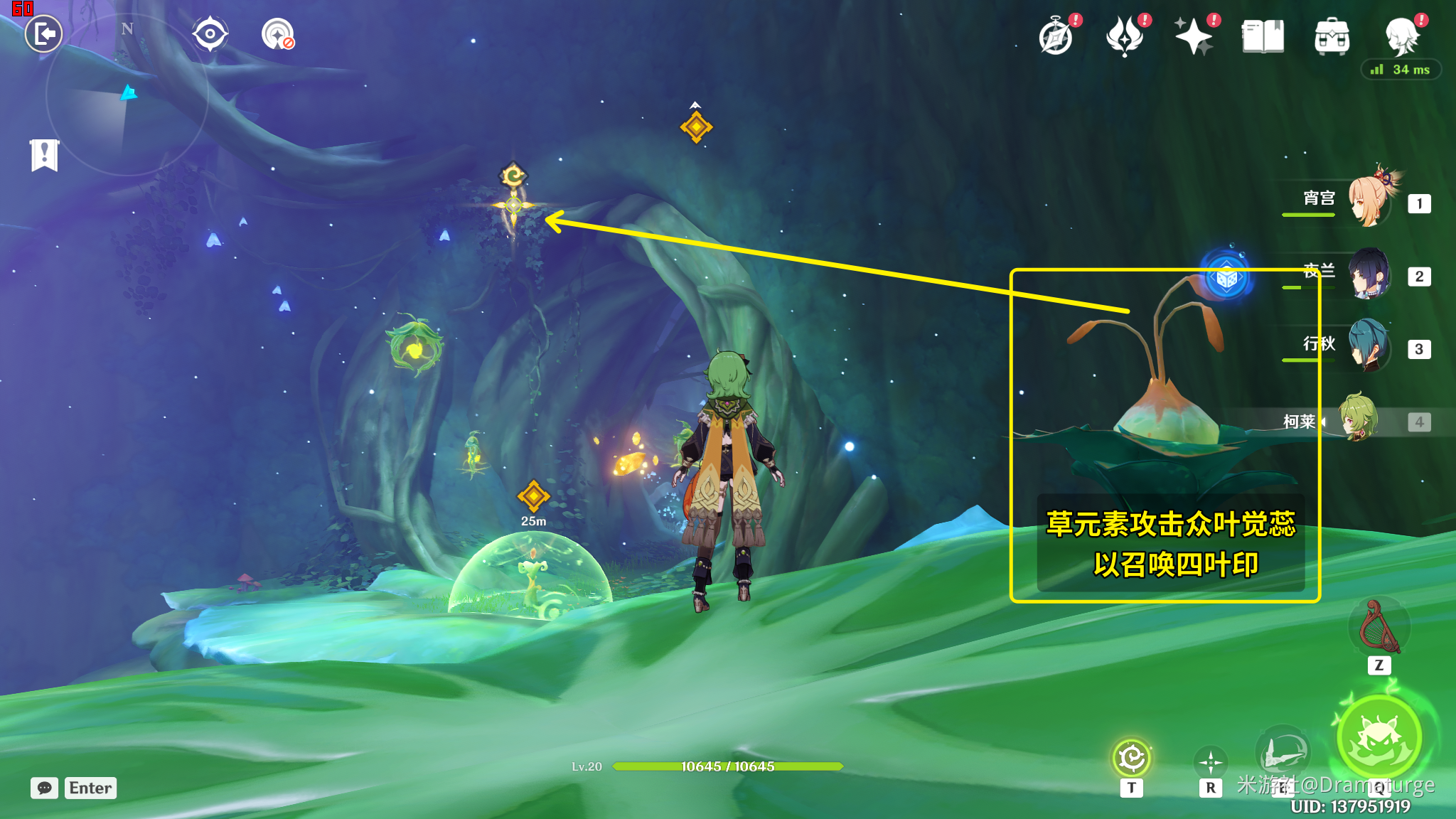The height and width of the screenshot is (819, 1456).
Task: Toggle the eye-shaped elemental sight icon
Action: click(210, 33)
